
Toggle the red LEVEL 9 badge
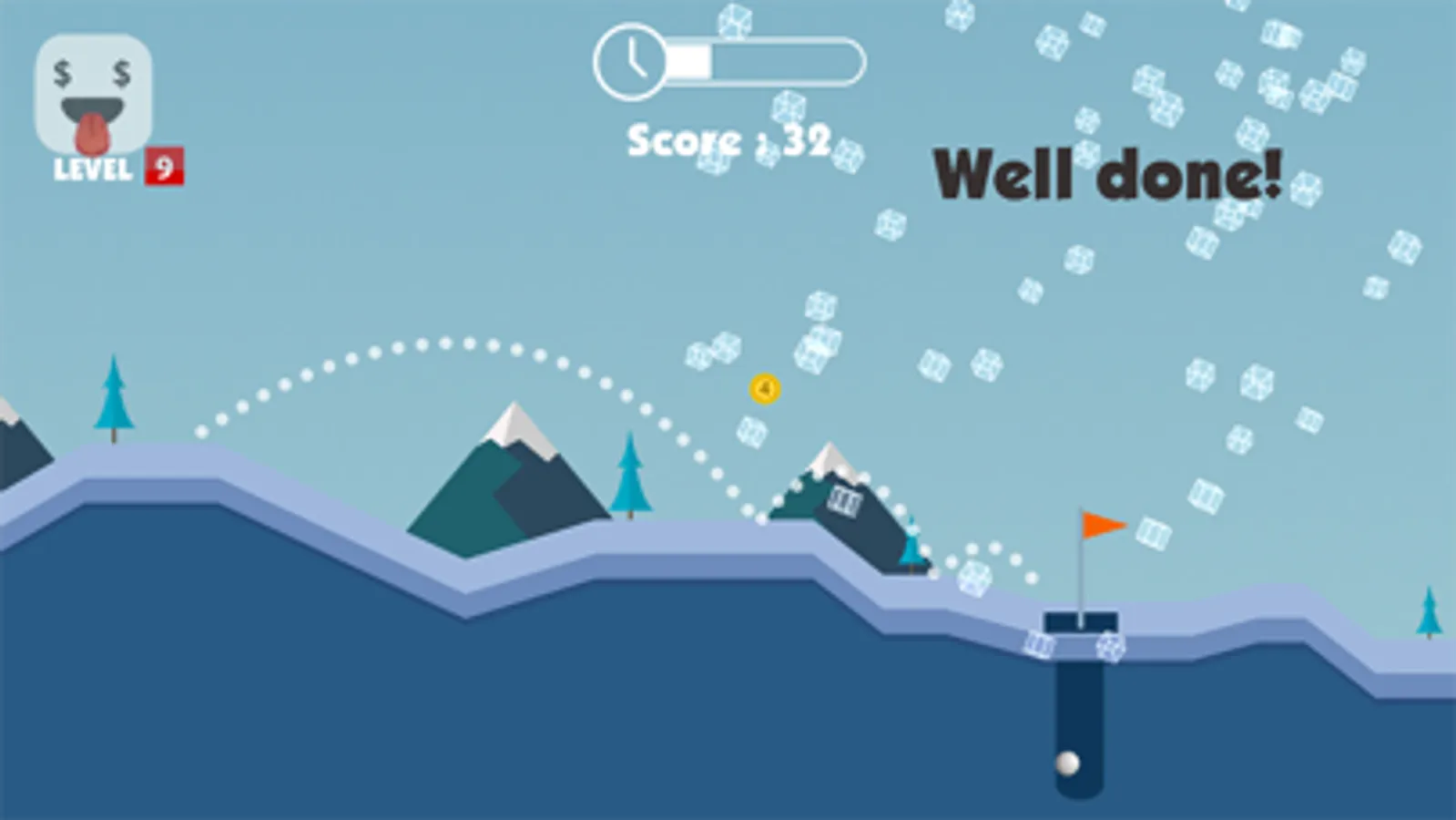point(166,167)
